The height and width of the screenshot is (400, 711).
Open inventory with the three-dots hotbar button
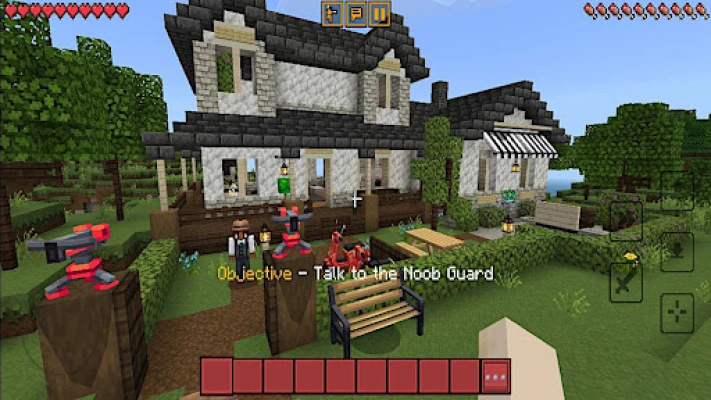[x=495, y=377]
